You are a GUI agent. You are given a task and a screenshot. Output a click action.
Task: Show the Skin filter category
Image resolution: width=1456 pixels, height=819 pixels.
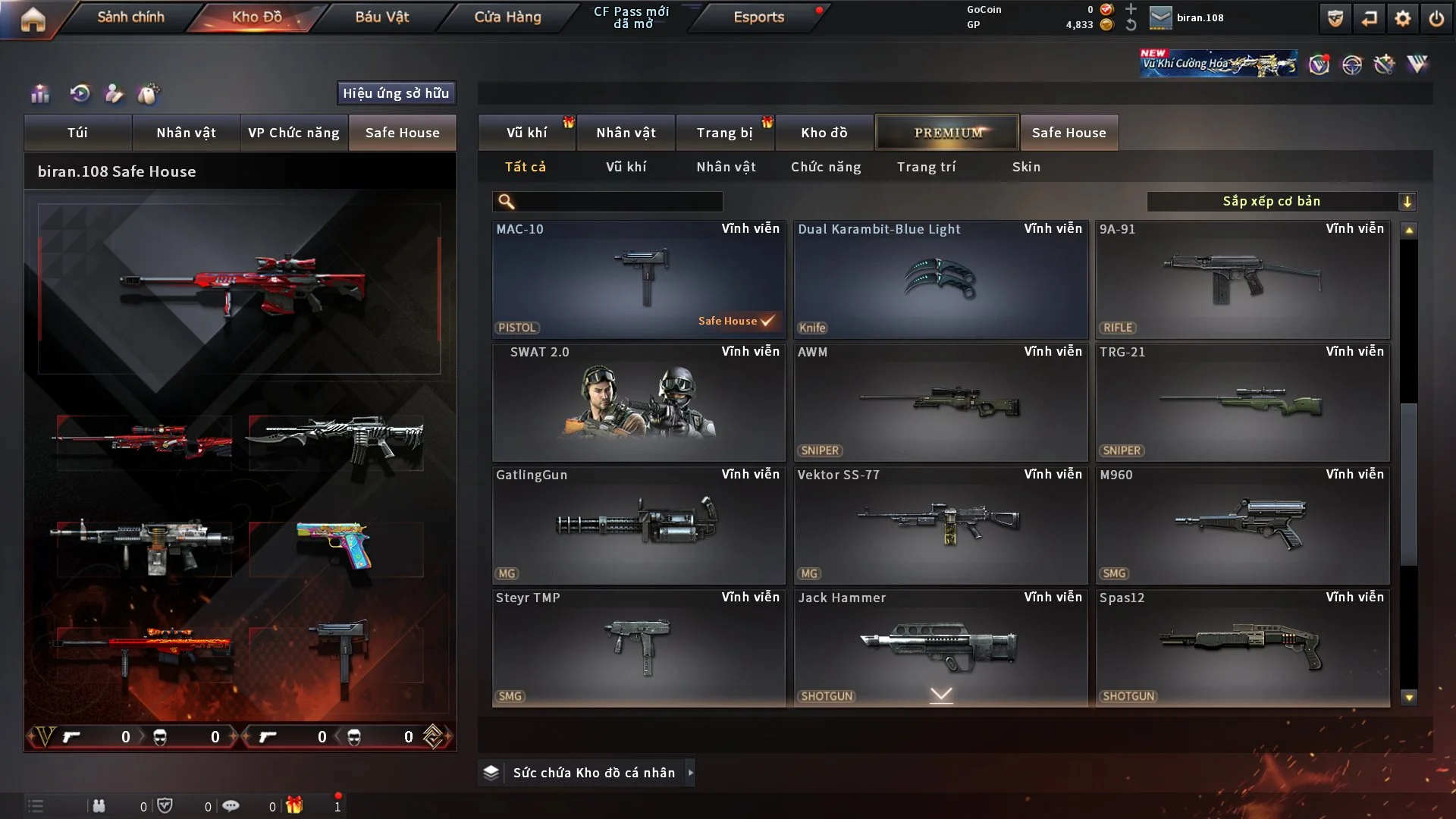tap(1026, 167)
